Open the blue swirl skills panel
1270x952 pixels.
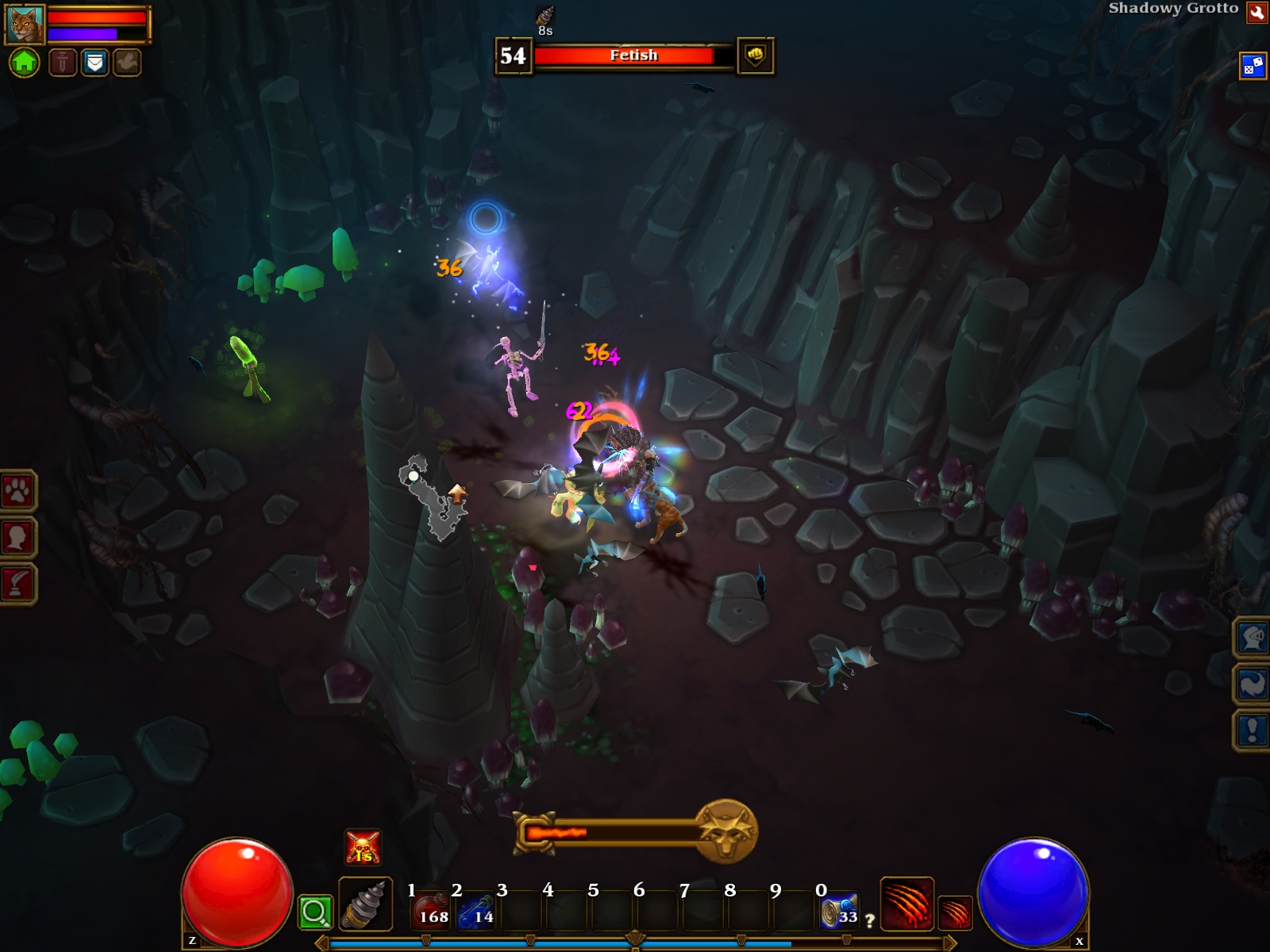(1253, 684)
